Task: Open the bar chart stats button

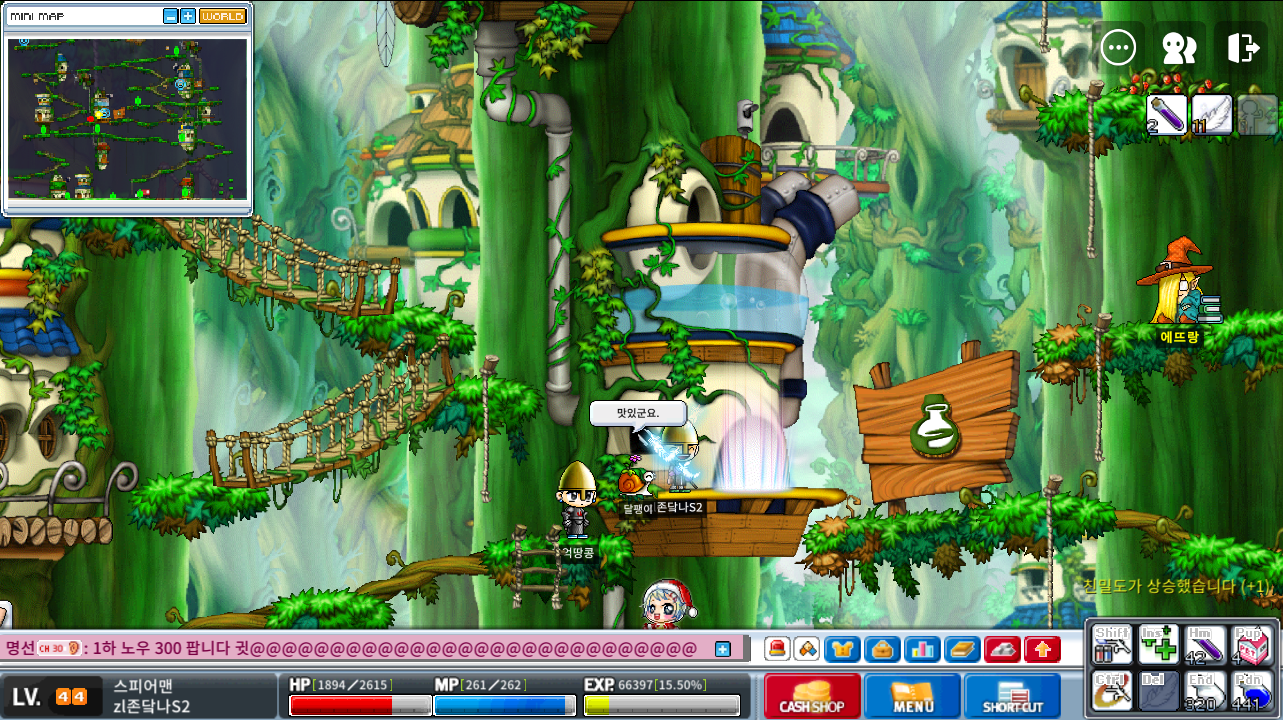Action: tap(922, 649)
